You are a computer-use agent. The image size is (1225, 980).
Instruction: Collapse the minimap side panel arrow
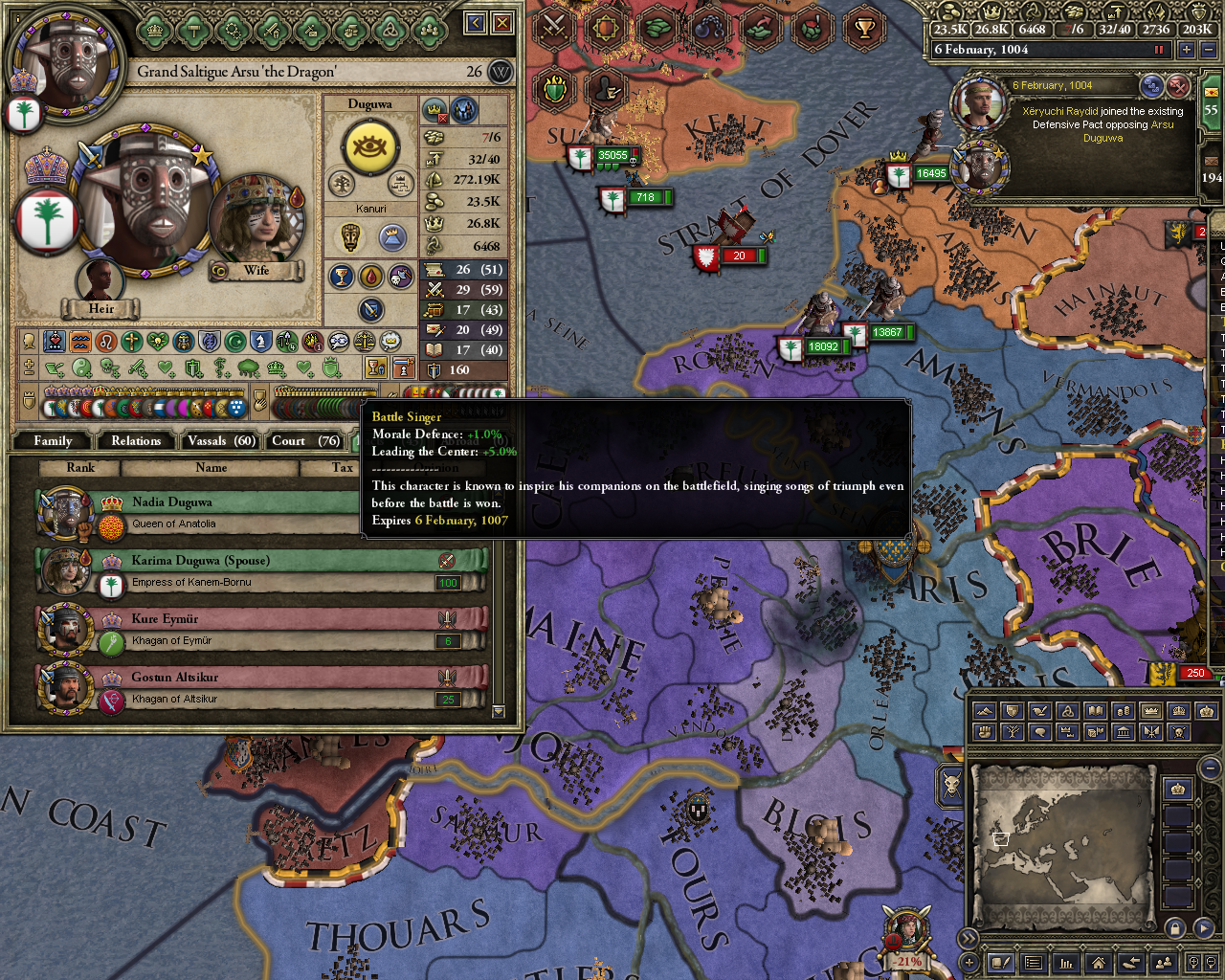coord(969,938)
